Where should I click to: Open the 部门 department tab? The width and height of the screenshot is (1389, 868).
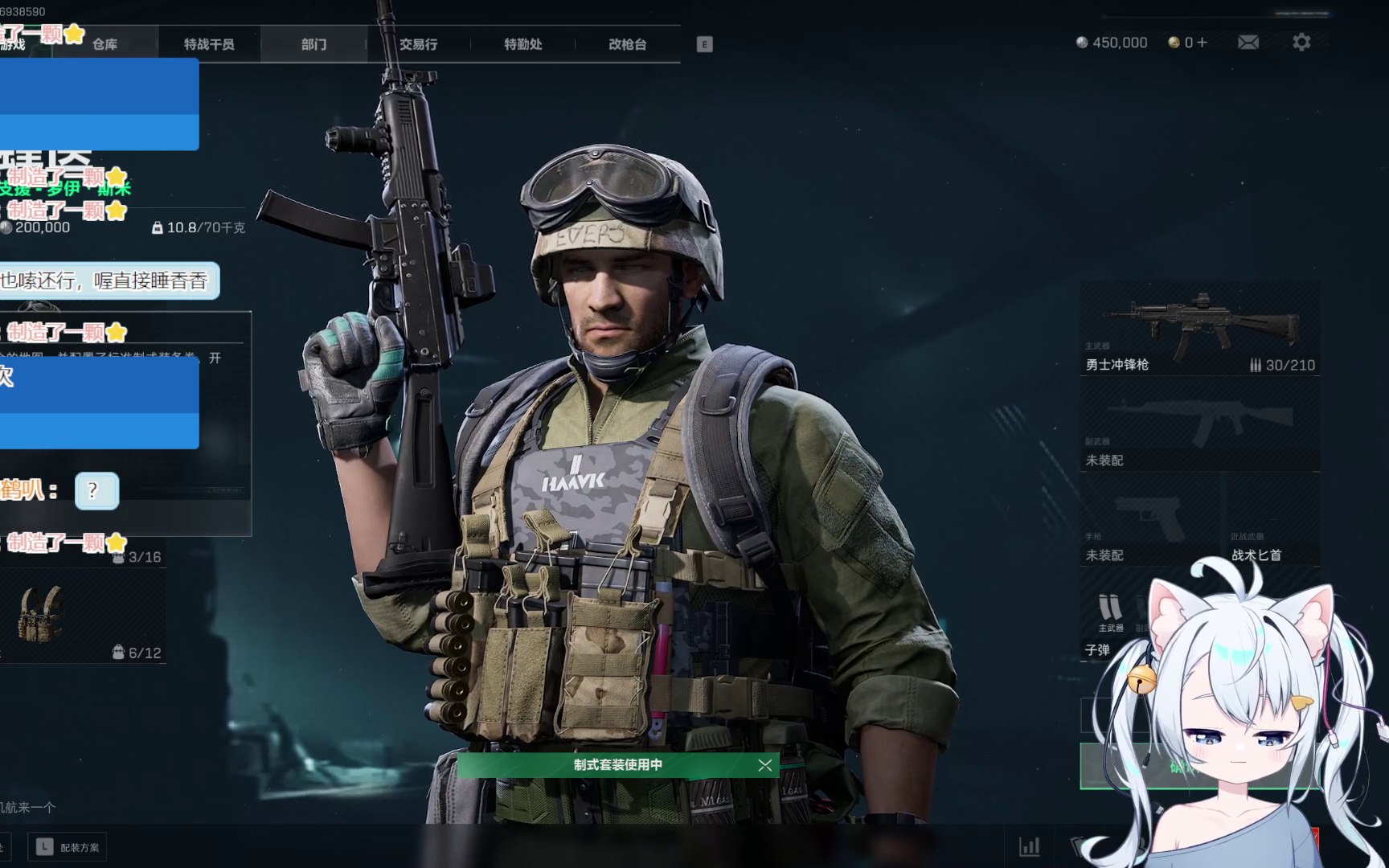313,44
